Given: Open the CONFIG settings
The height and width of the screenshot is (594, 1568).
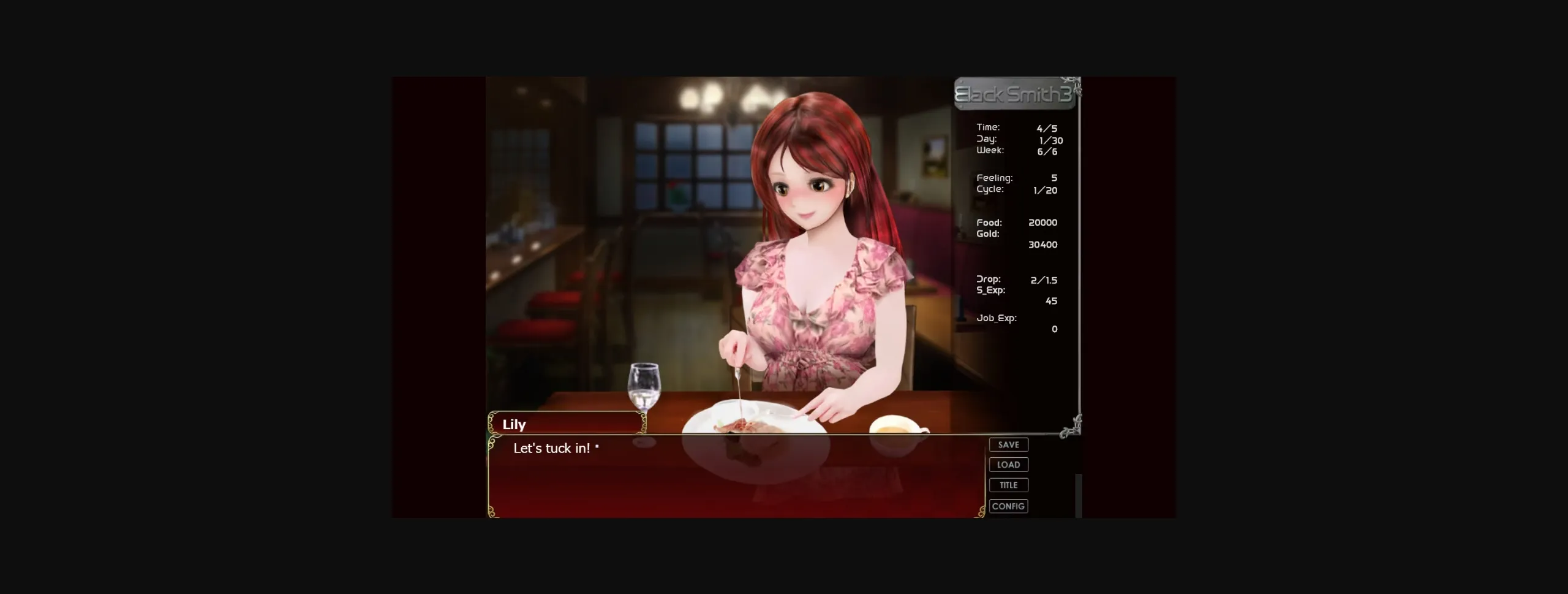Looking at the screenshot, I should [x=1009, y=506].
